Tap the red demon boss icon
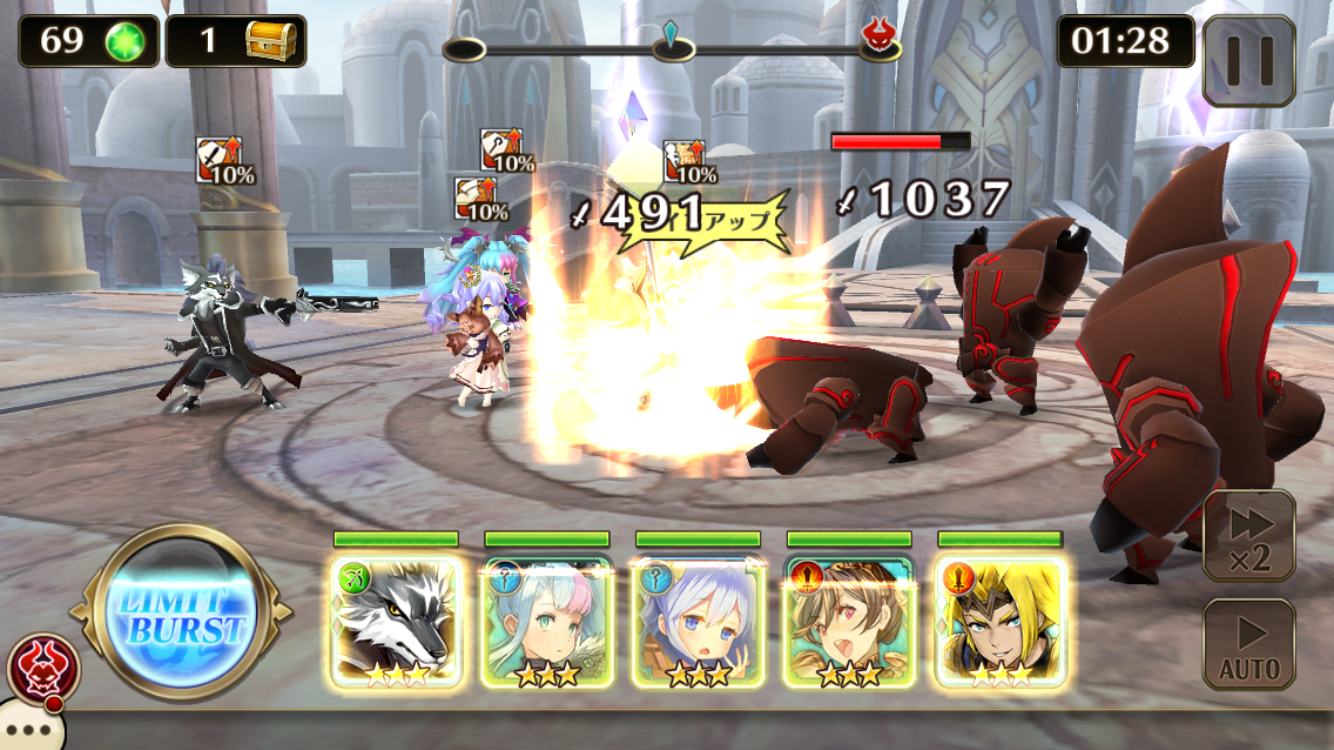 44,668
